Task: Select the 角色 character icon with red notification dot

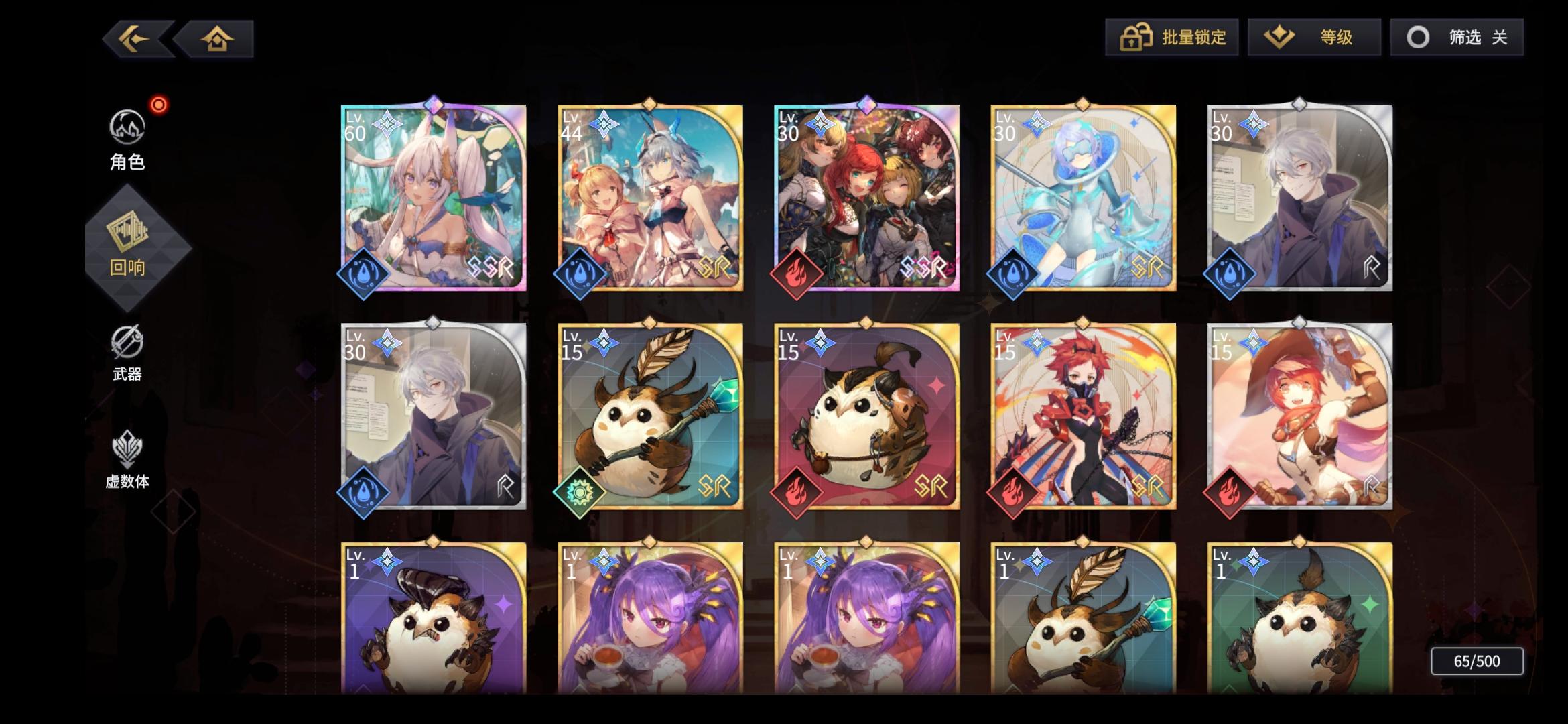Action: pos(128,126)
